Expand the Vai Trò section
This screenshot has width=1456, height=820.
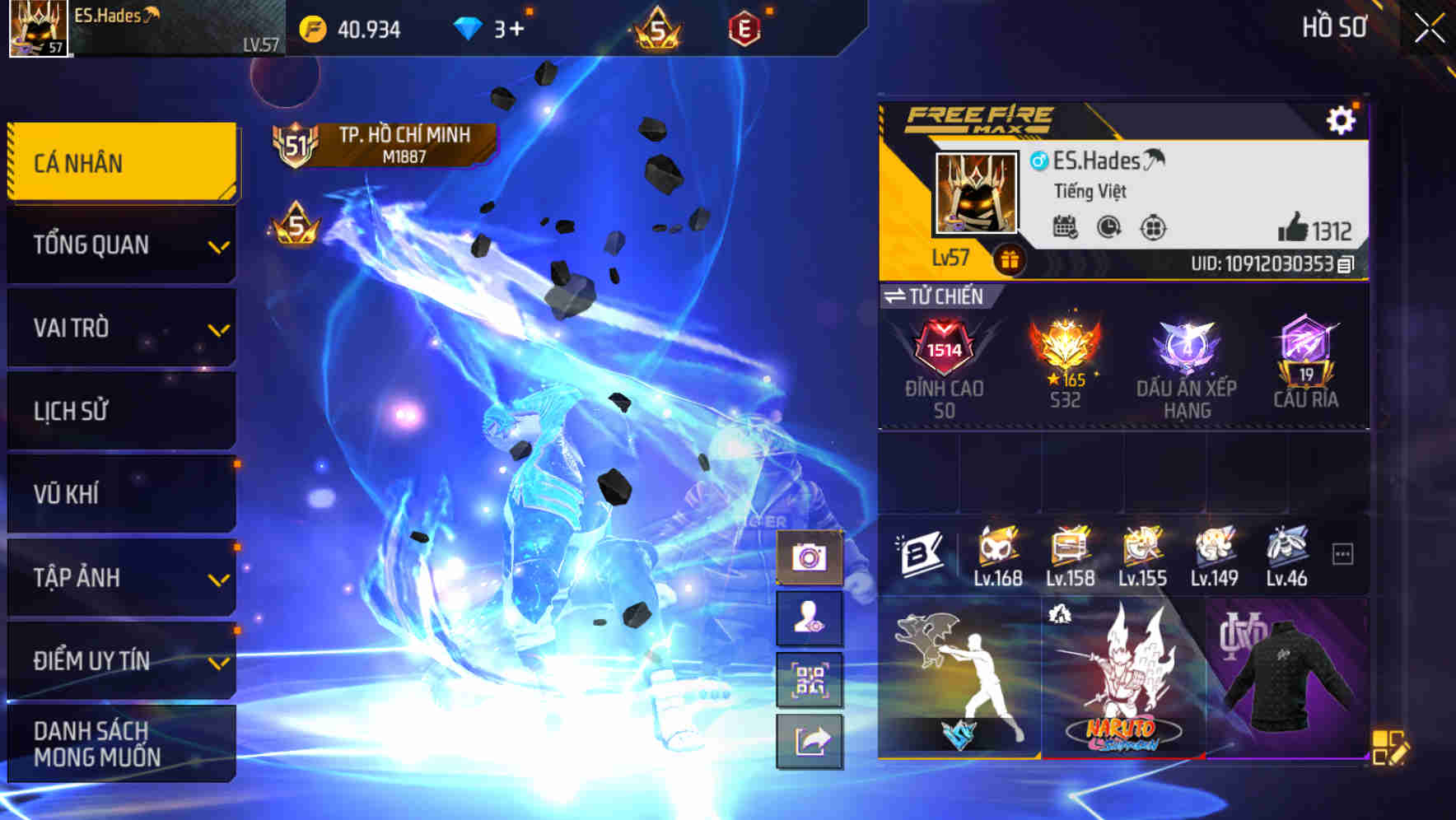click(120, 328)
